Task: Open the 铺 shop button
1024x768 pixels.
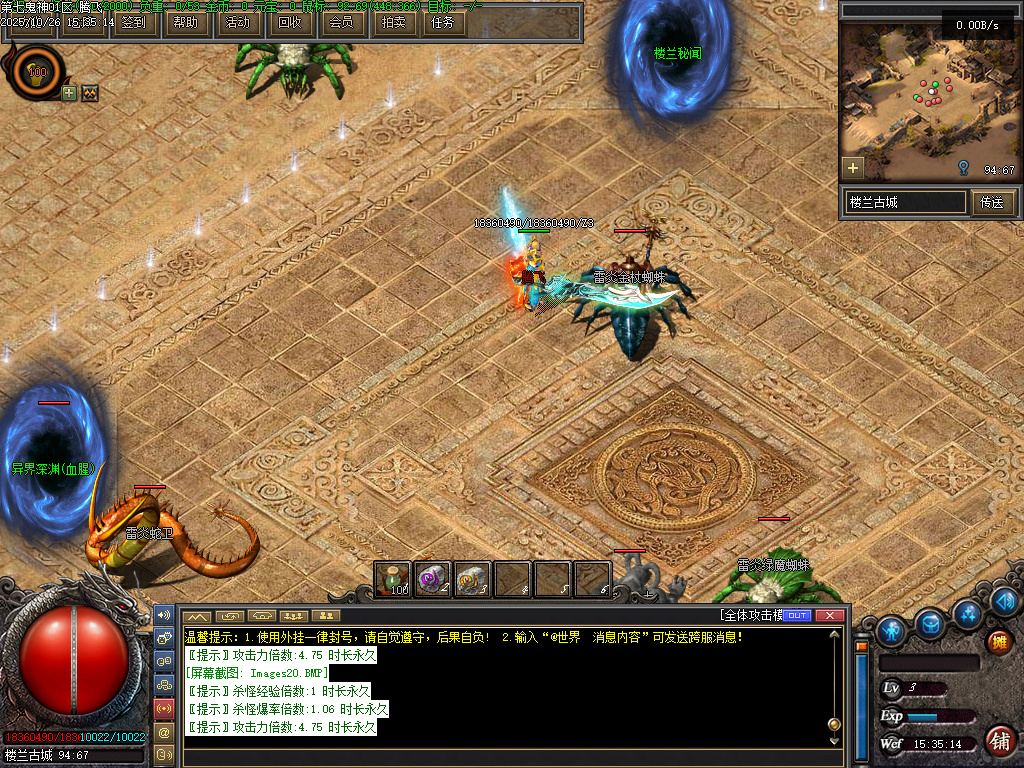Action: pyautogui.click(x=997, y=740)
